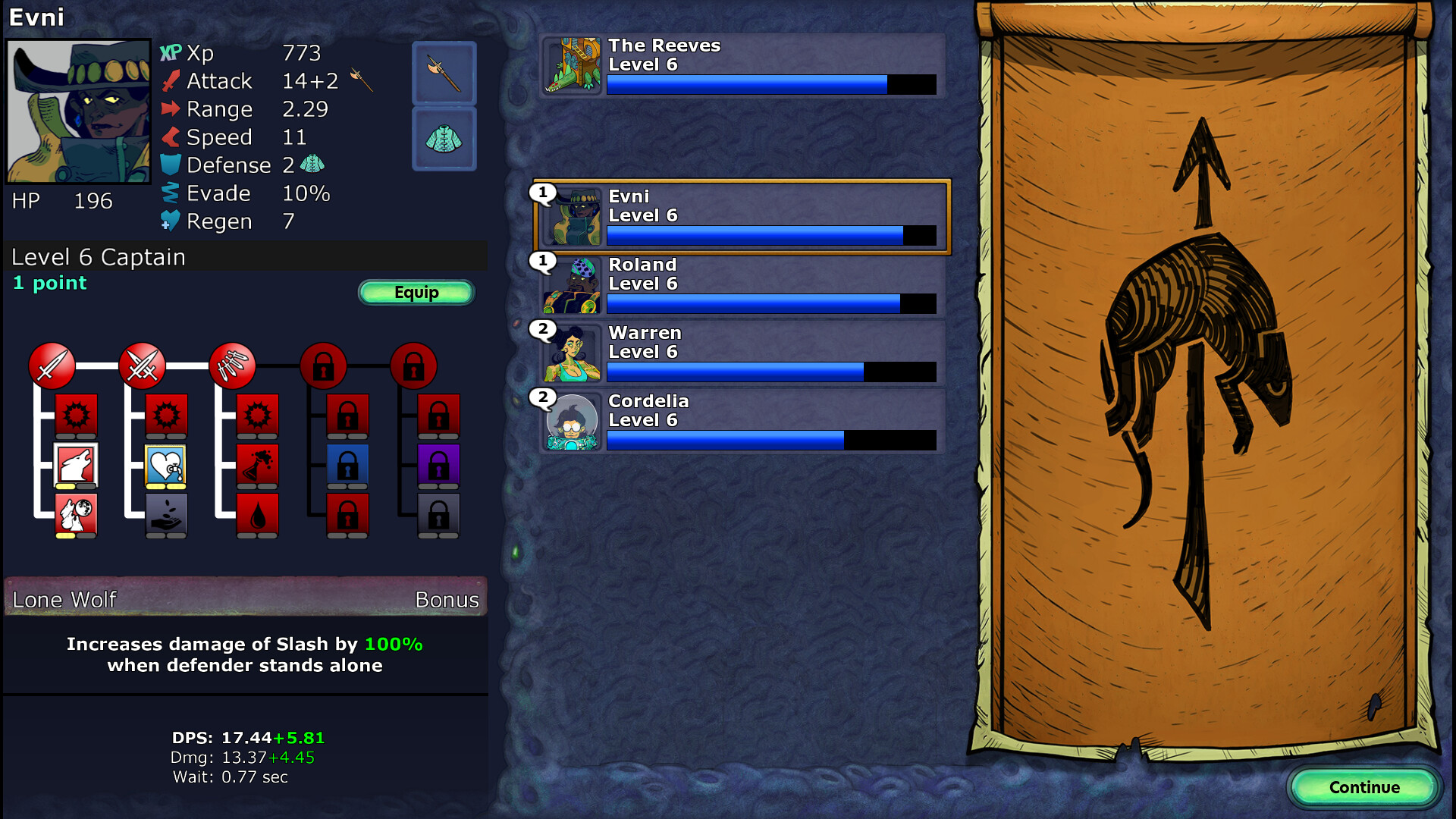
Task: Select the red locked skill tree branch
Action: (x=325, y=366)
